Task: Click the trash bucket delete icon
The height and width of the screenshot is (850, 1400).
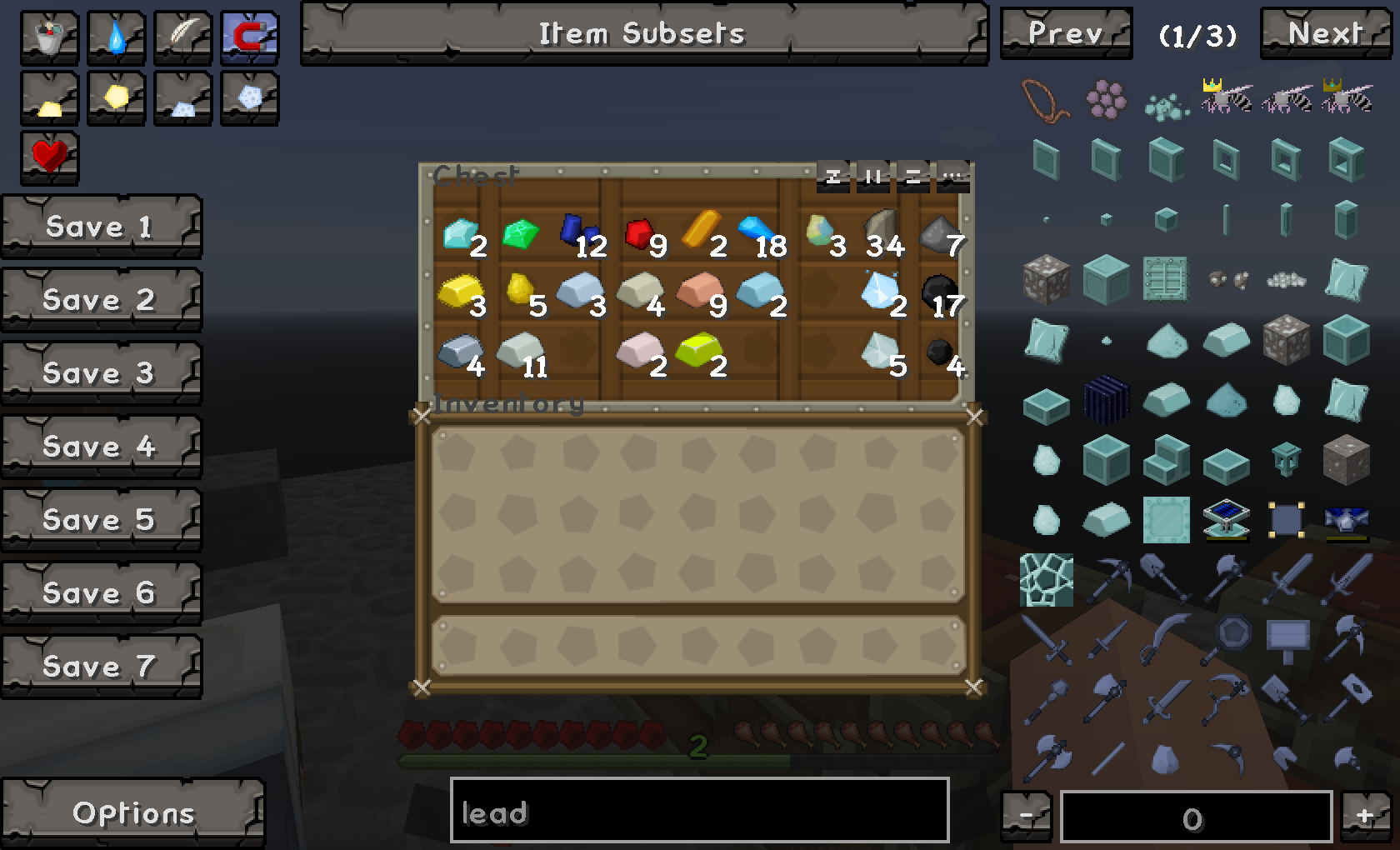Action: click(x=49, y=37)
